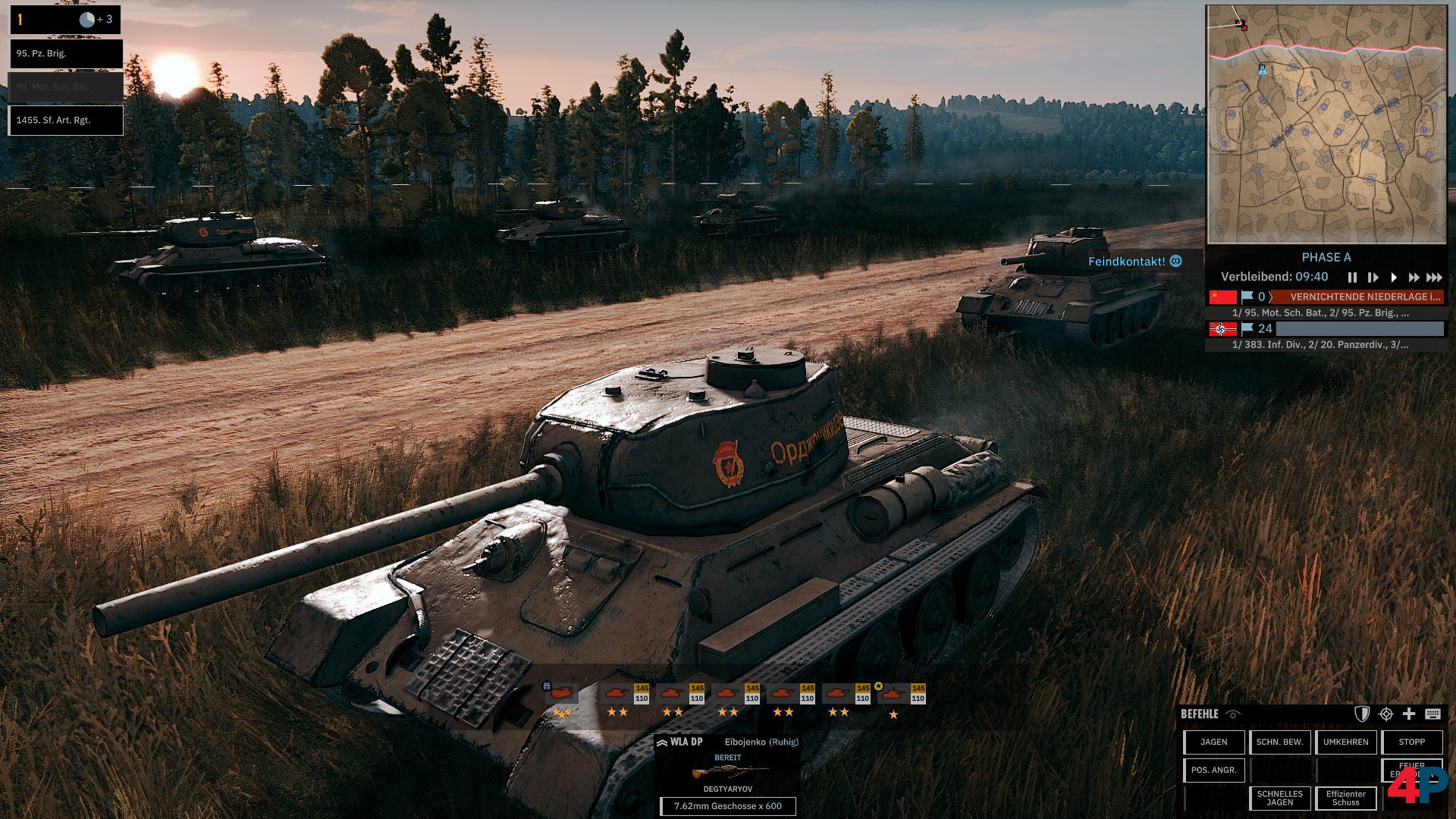
Task: Click the slow-motion step playback button
Action: 1373,278
